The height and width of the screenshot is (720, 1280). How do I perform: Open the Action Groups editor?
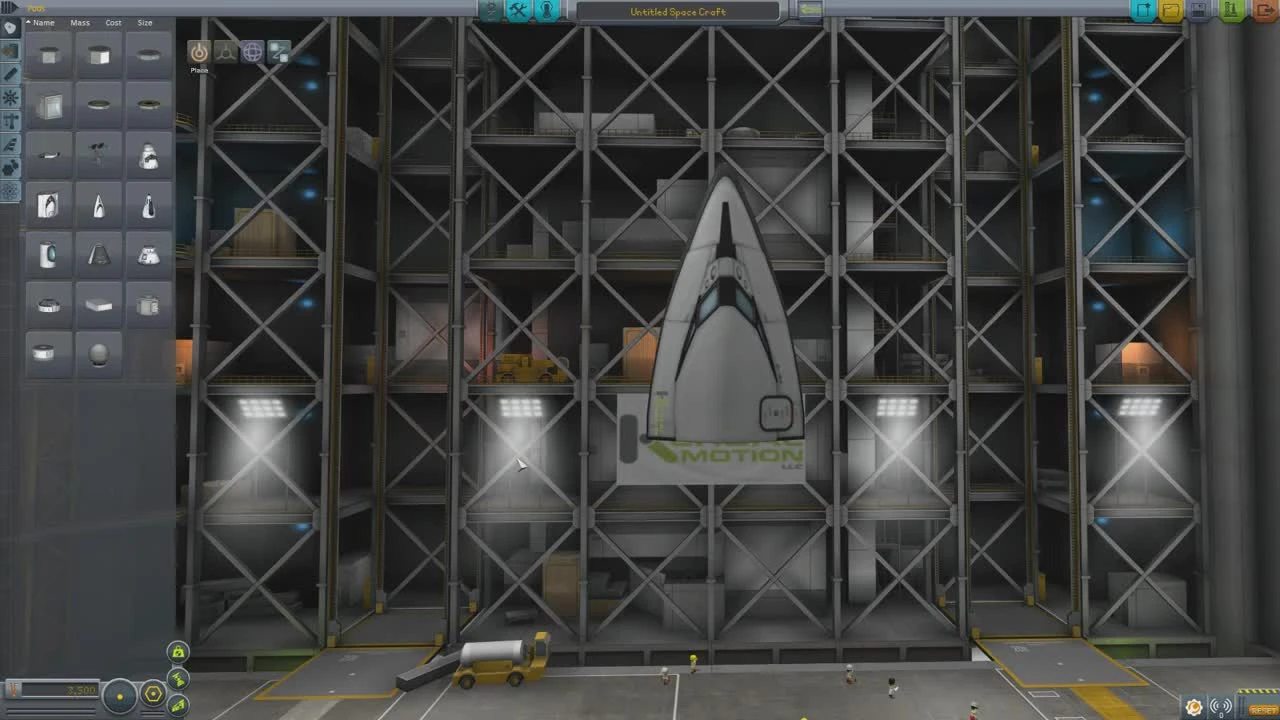click(518, 10)
